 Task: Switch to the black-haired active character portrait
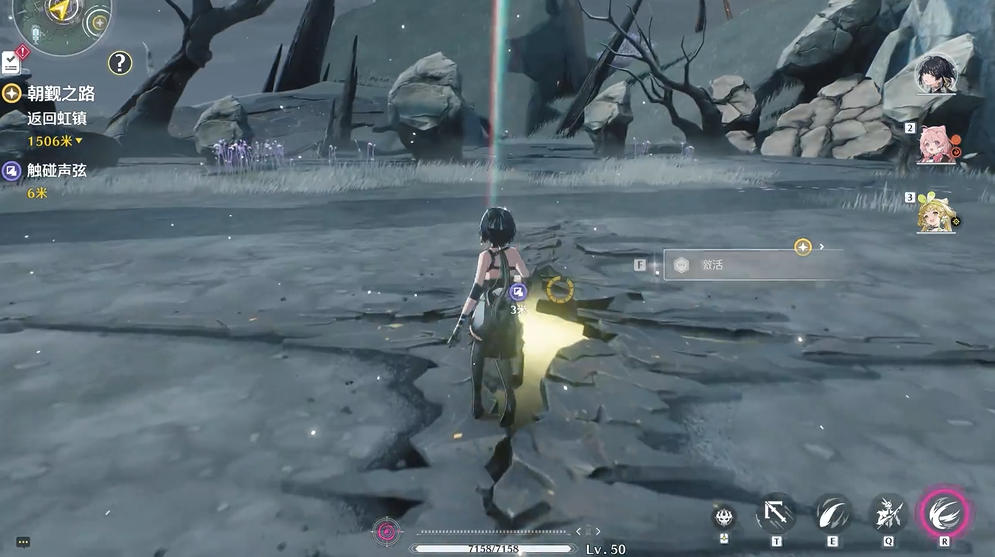(x=938, y=76)
